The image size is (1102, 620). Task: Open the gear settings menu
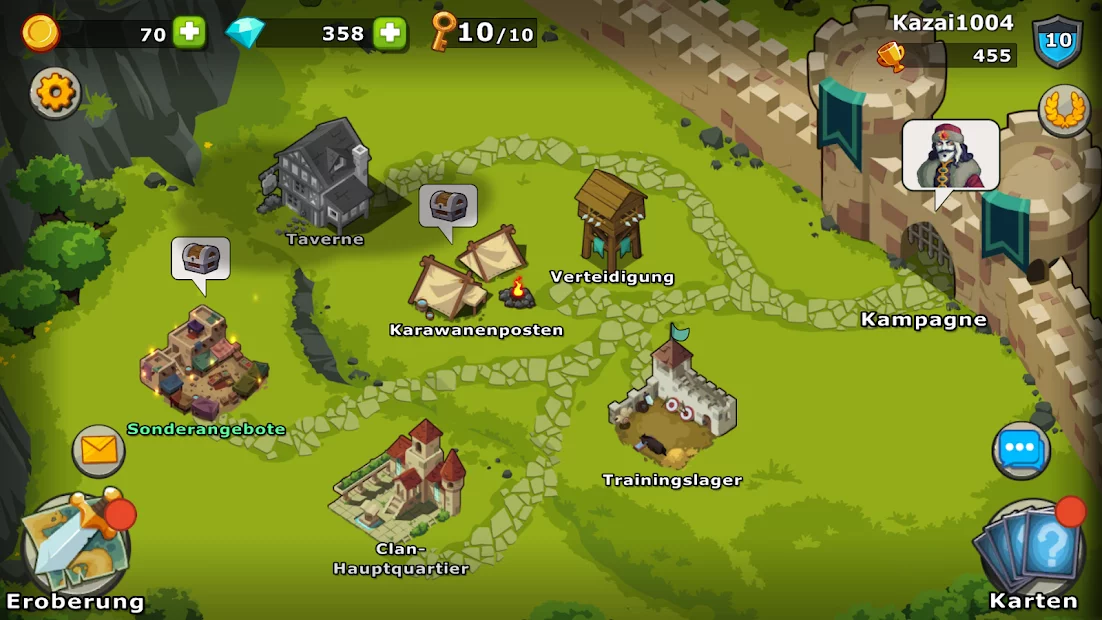point(56,93)
